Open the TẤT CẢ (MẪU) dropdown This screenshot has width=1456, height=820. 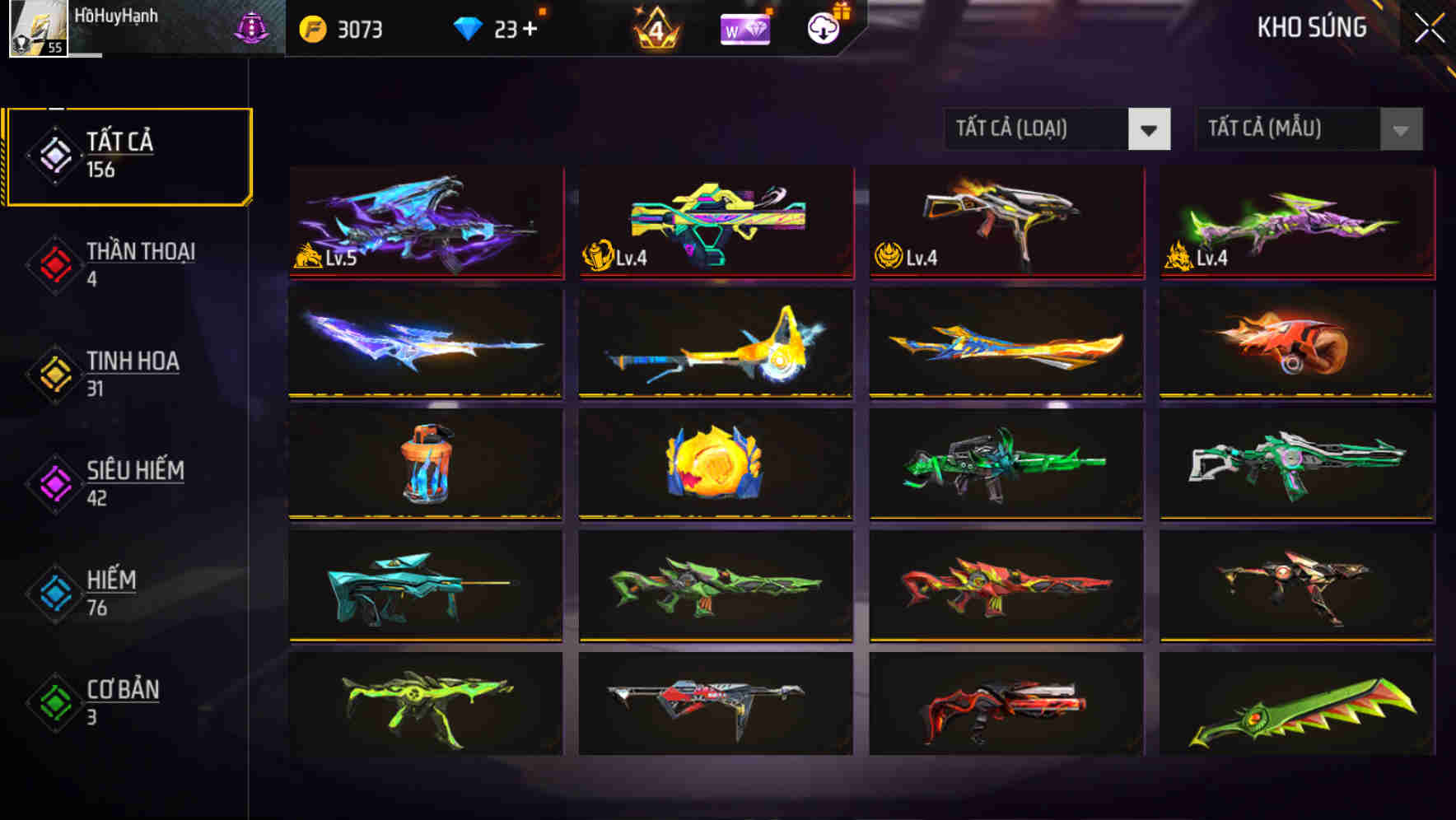click(1285, 129)
